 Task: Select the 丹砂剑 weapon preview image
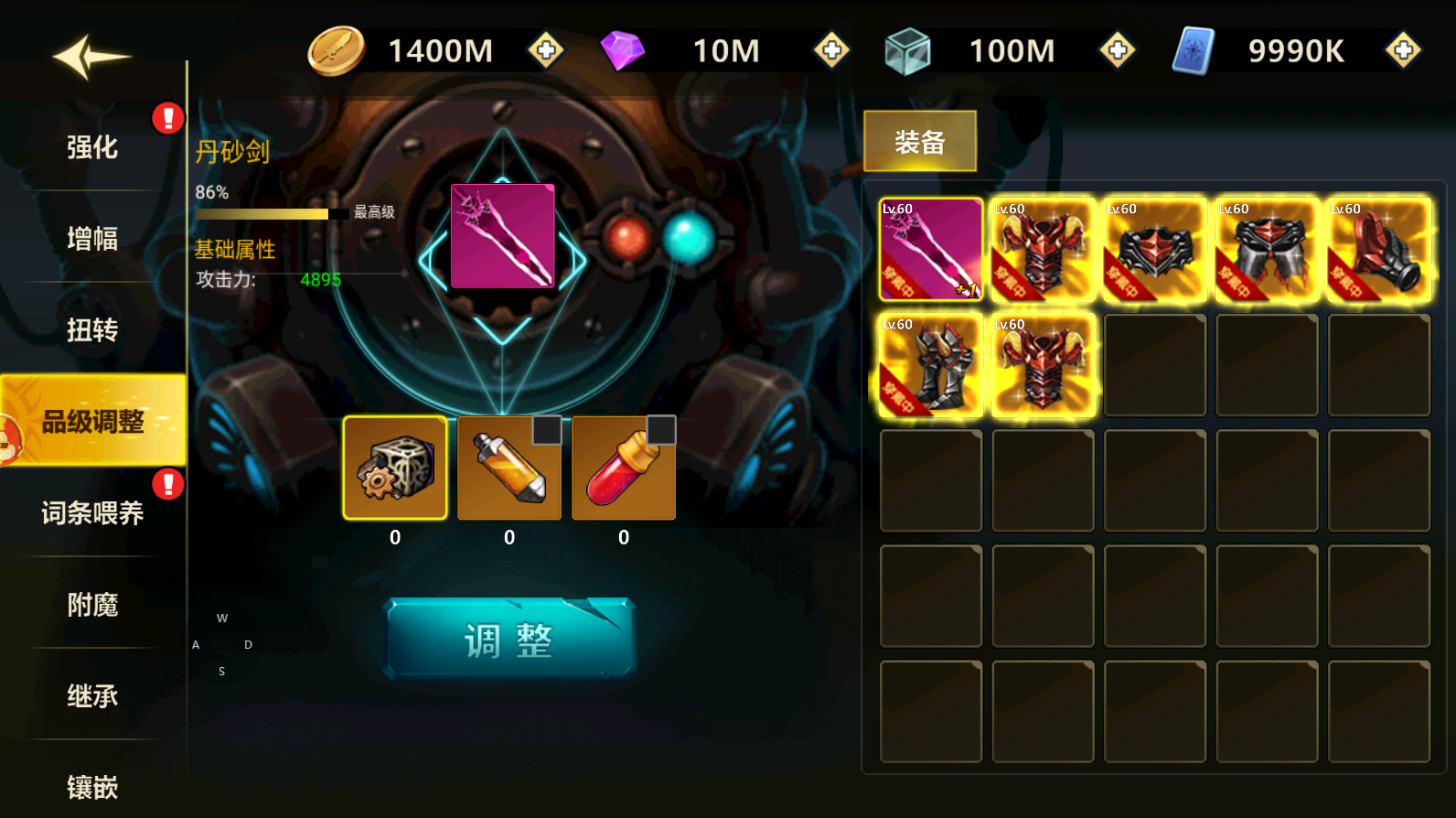click(x=501, y=236)
